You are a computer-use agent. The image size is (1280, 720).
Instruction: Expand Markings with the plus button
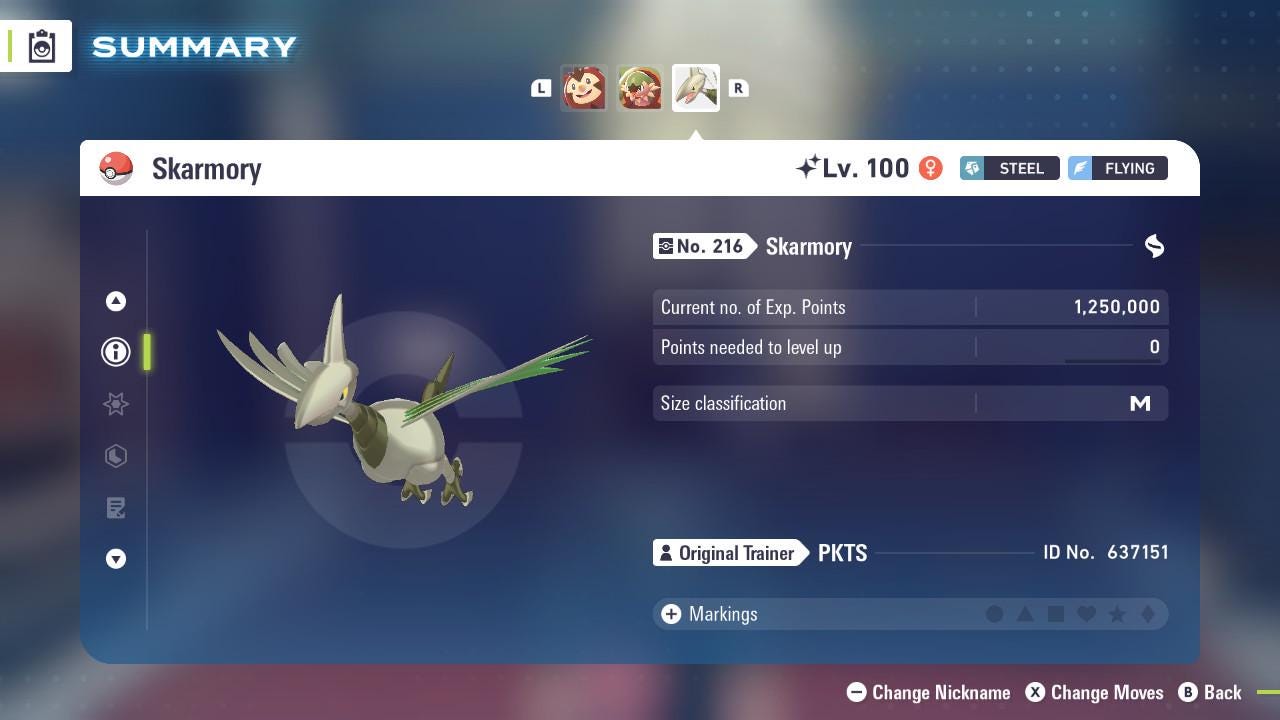tap(669, 614)
